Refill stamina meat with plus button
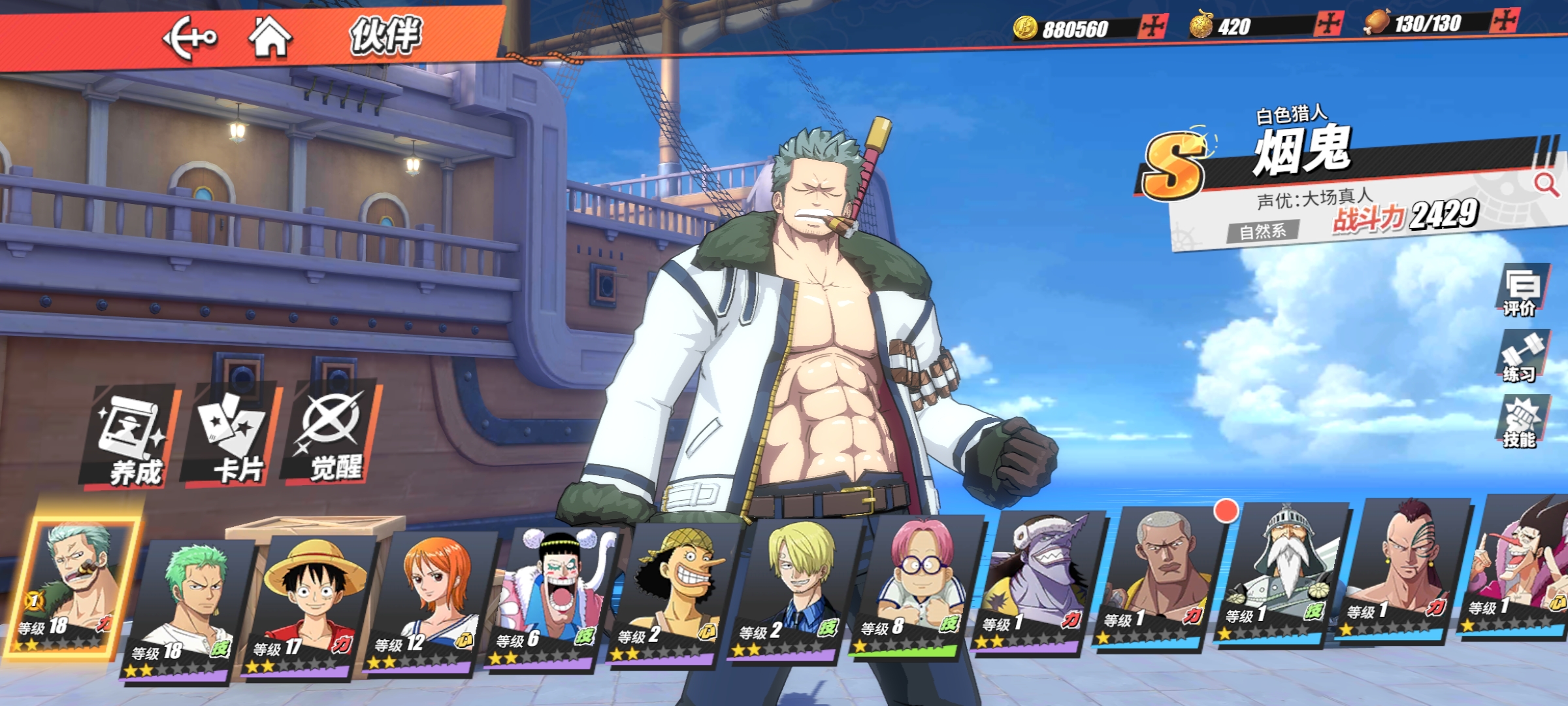The width and height of the screenshot is (1568, 706). (1505, 22)
